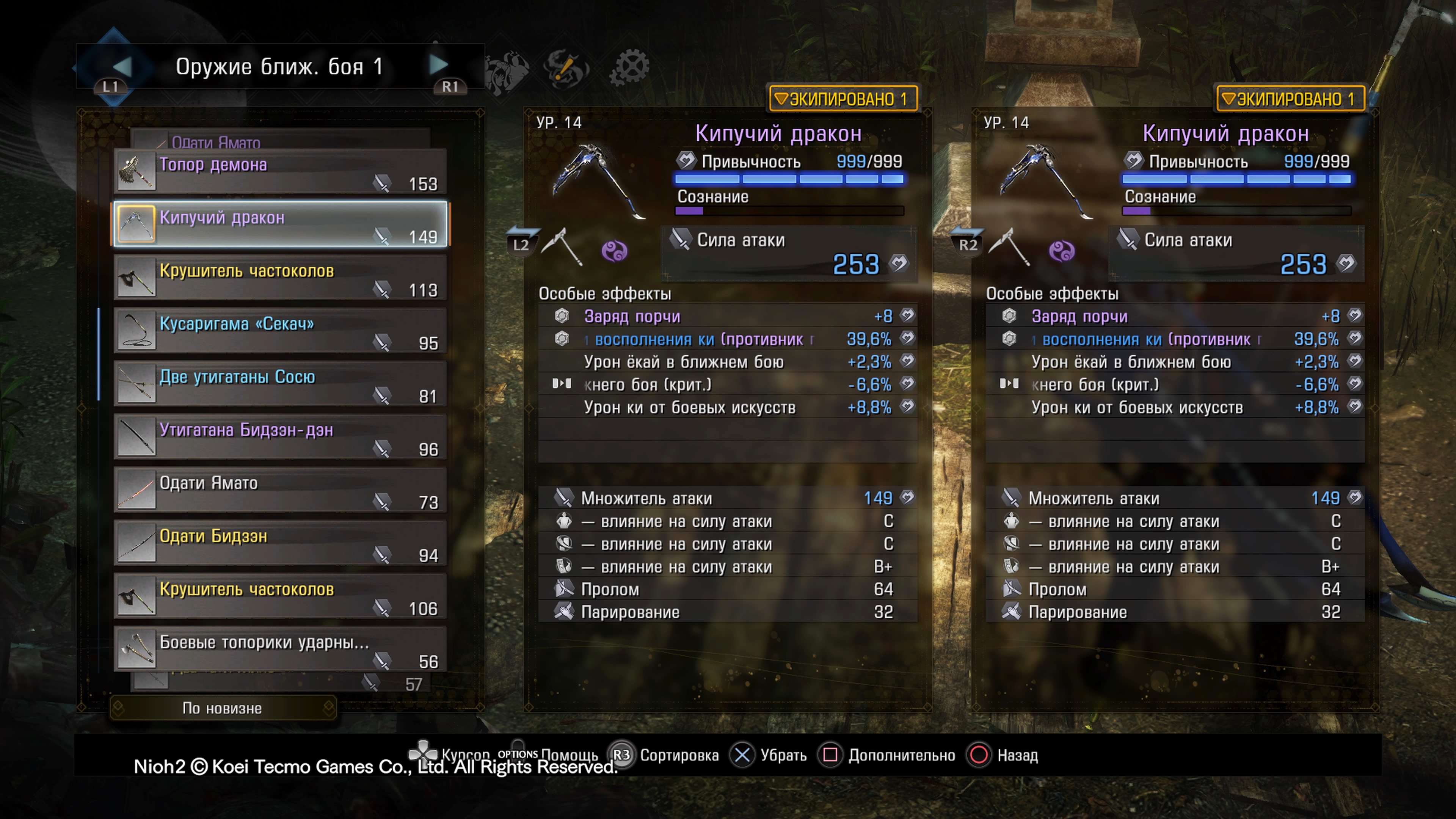1456x819 pixels.
Task: Go to previous equipment slot category arrow
Action: coord(122,66)
